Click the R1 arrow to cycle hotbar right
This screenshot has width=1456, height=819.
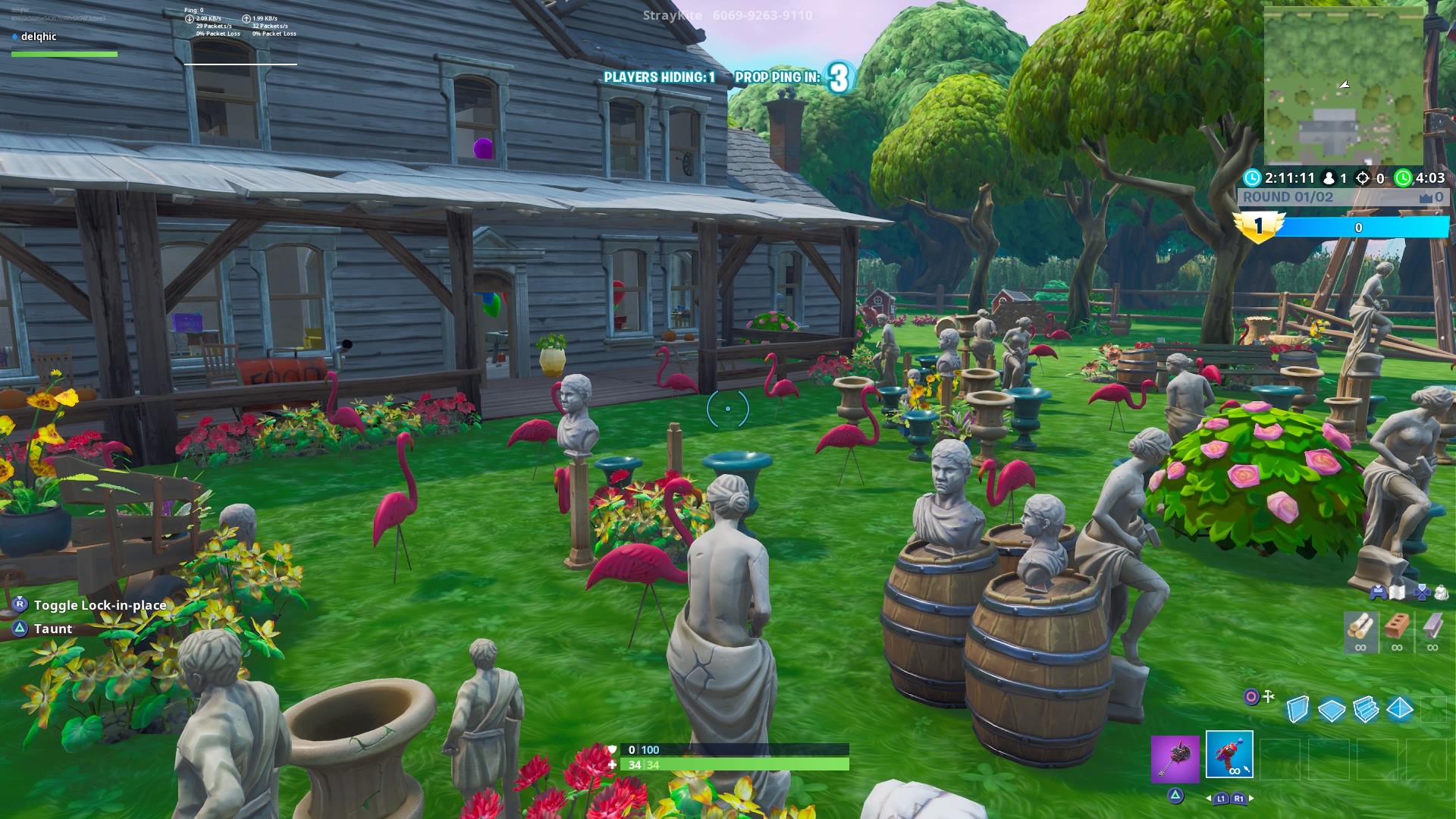coord(1239,799)
